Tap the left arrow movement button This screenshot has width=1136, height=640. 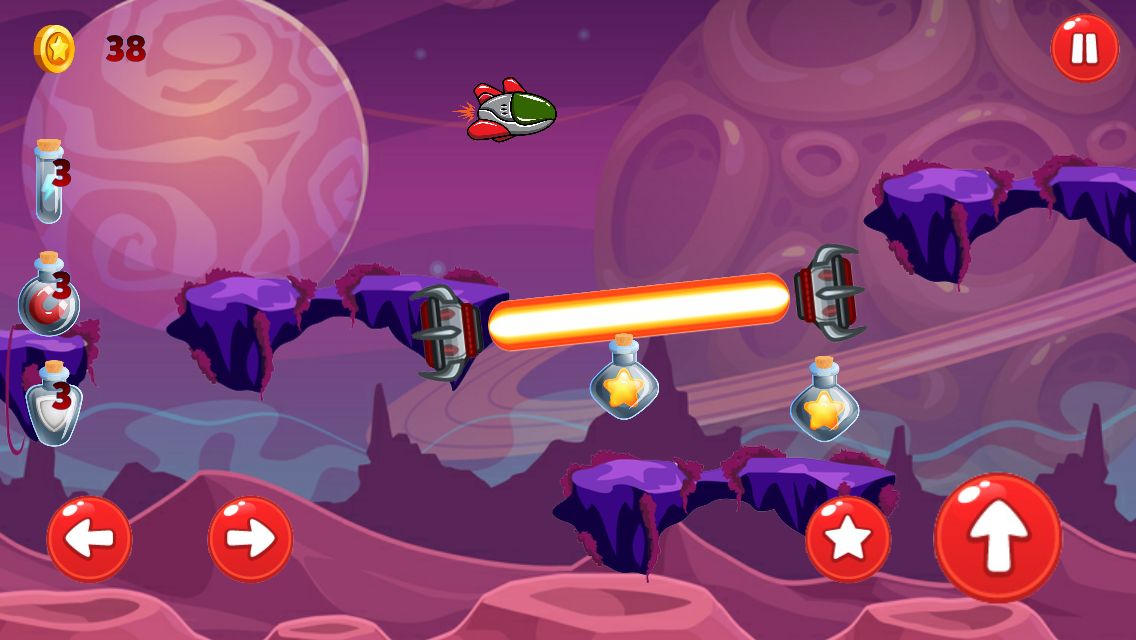click(89, 539)
